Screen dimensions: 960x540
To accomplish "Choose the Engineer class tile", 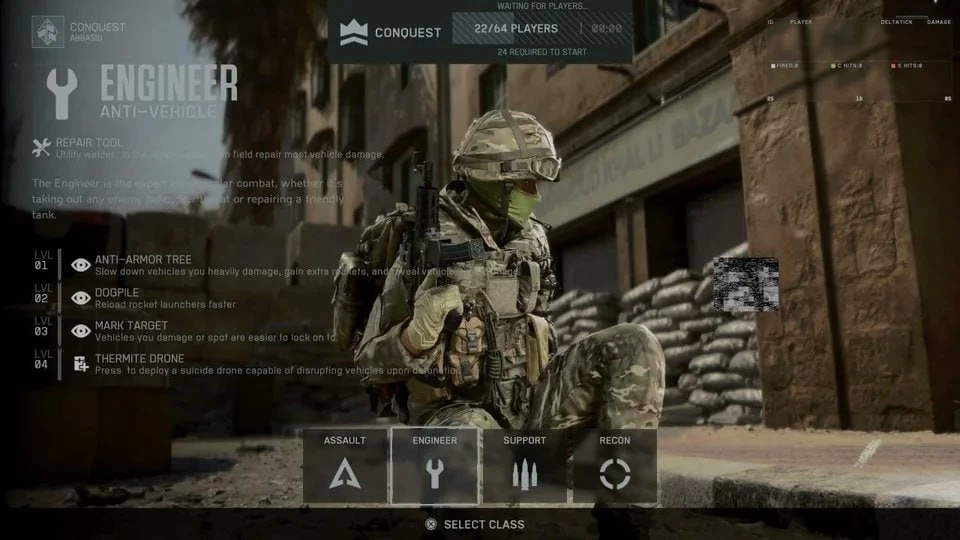I will pos(434,466).
